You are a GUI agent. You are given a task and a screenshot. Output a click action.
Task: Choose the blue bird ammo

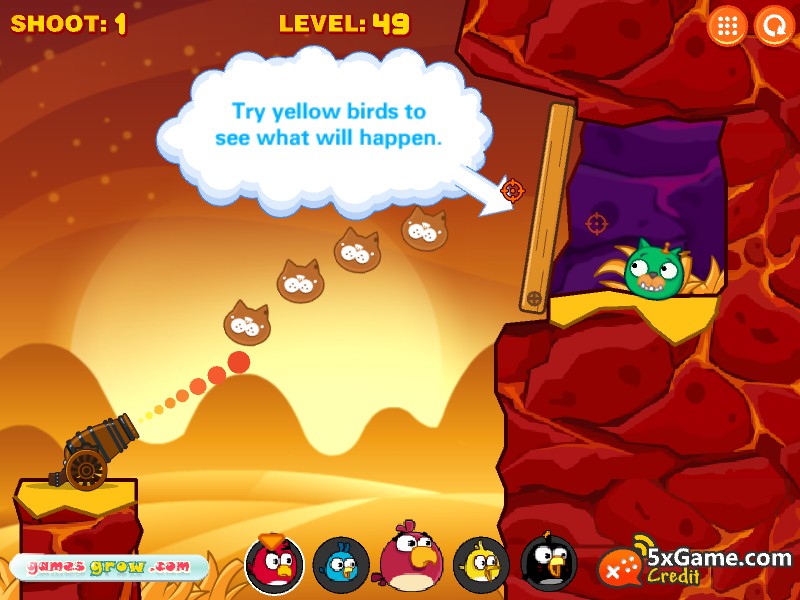(x=341, y=565)
